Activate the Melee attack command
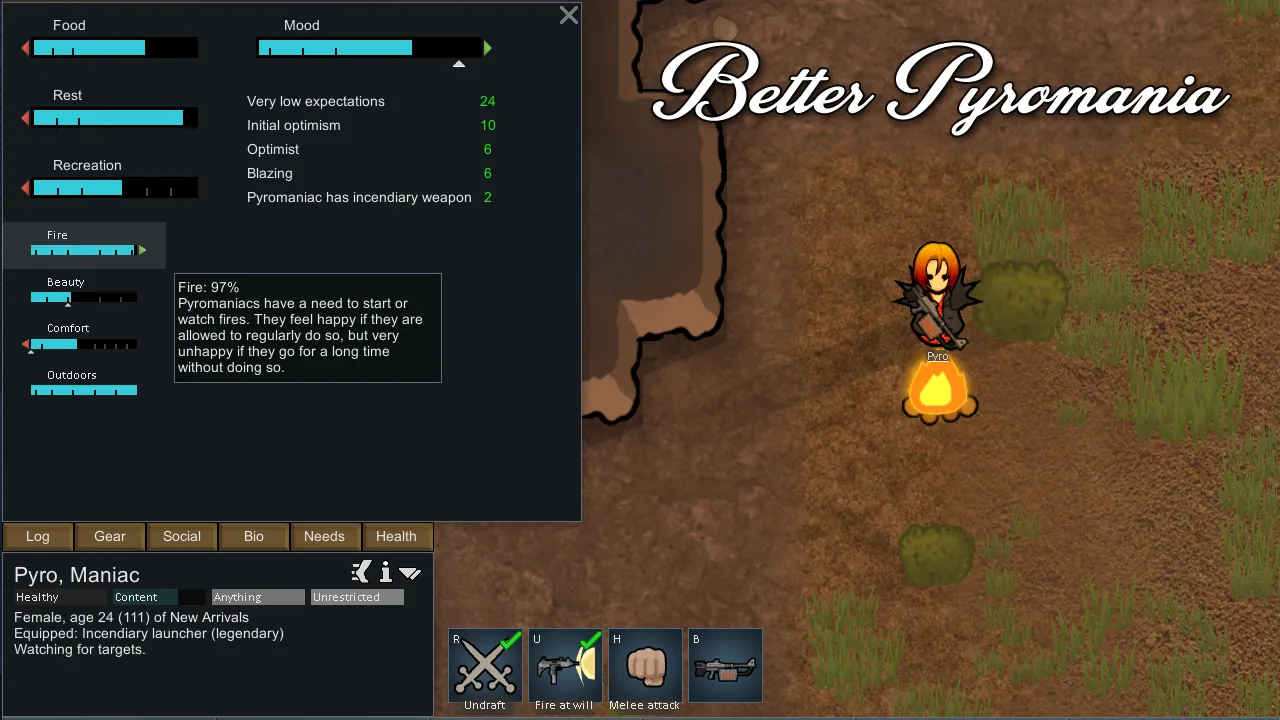The width and height of the screenshot is (1280, 720). tap(645, 665)
